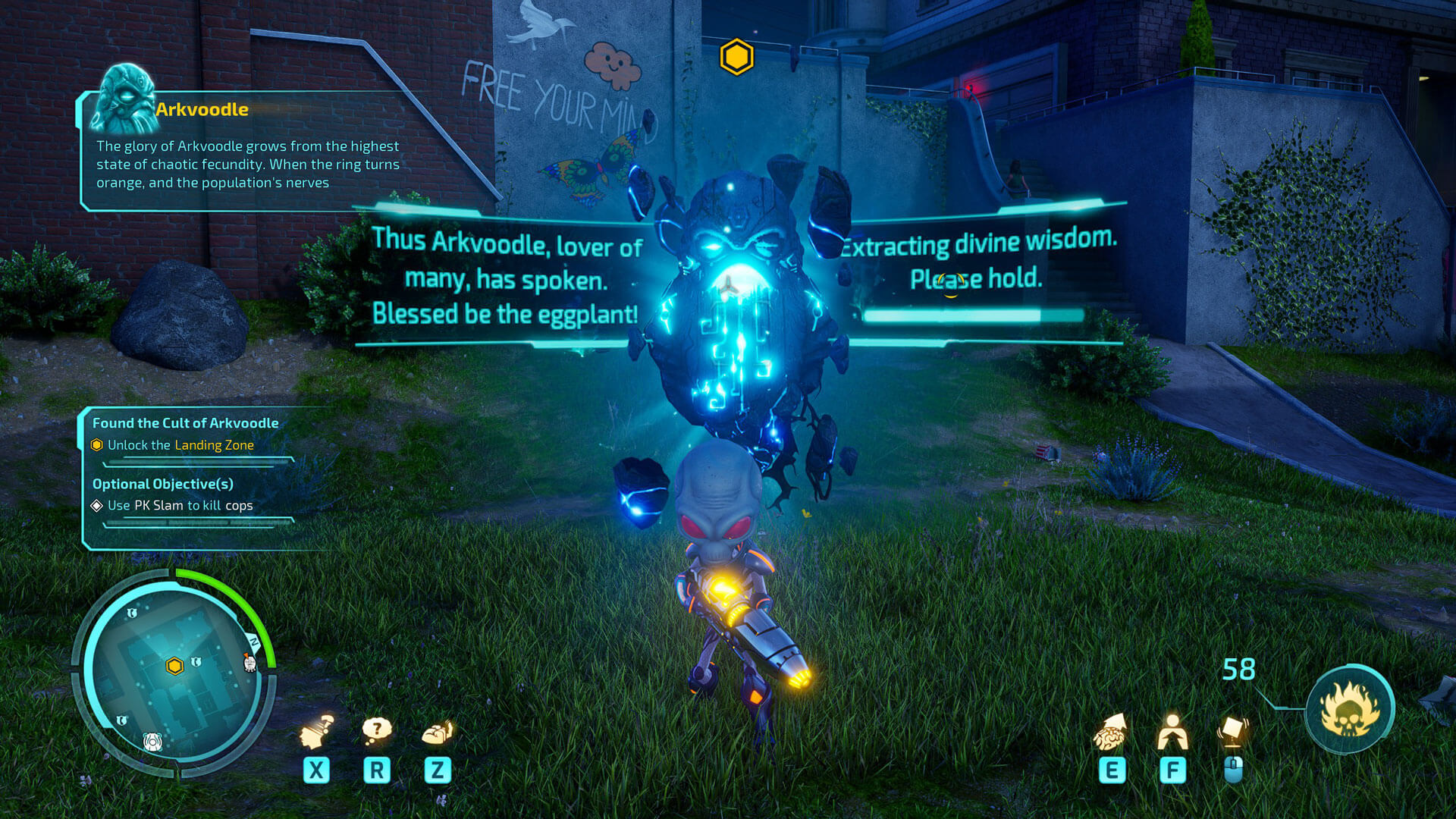Click the Arkvoodle speaker portrait
The width and height of the screenshot is (1456, 819).
[123, 99]
